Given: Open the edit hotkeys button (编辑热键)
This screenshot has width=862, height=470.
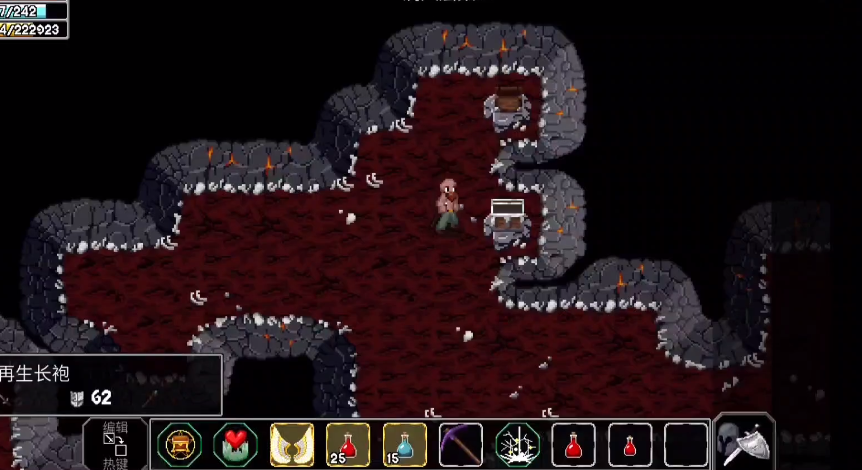Looking at the screenshot, I should (115, 445).
